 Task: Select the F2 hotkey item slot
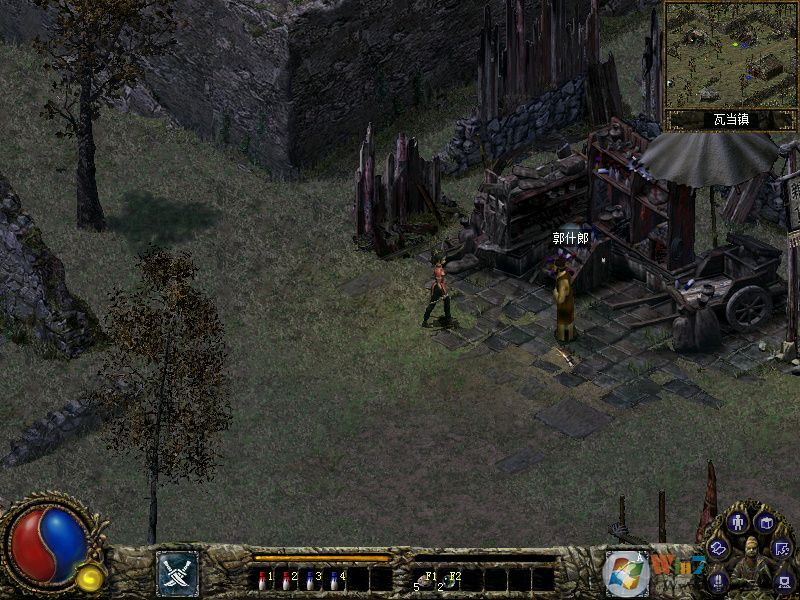(x=449, y=579)
